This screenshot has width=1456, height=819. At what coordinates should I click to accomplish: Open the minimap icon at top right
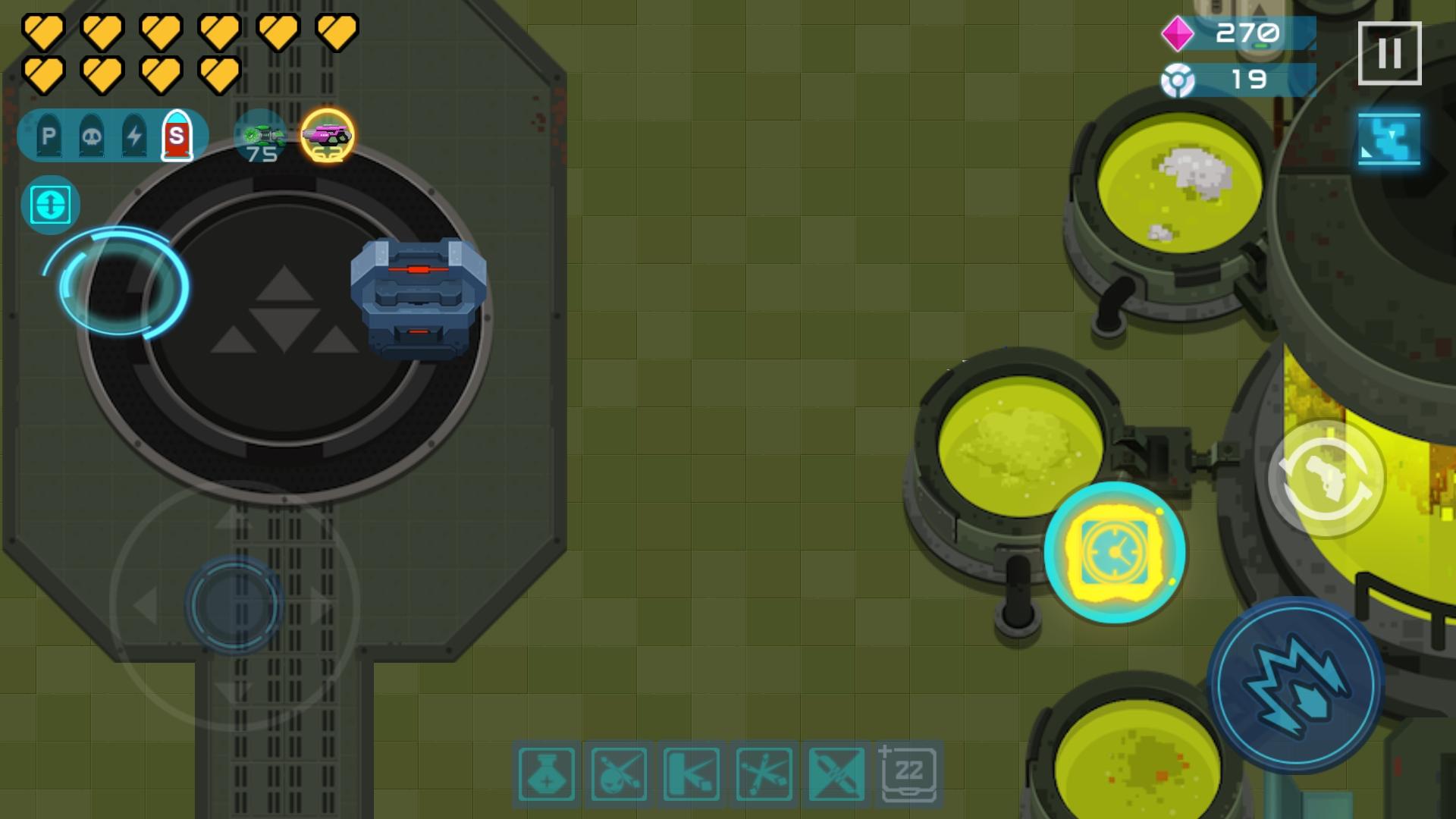point(1389,138)
